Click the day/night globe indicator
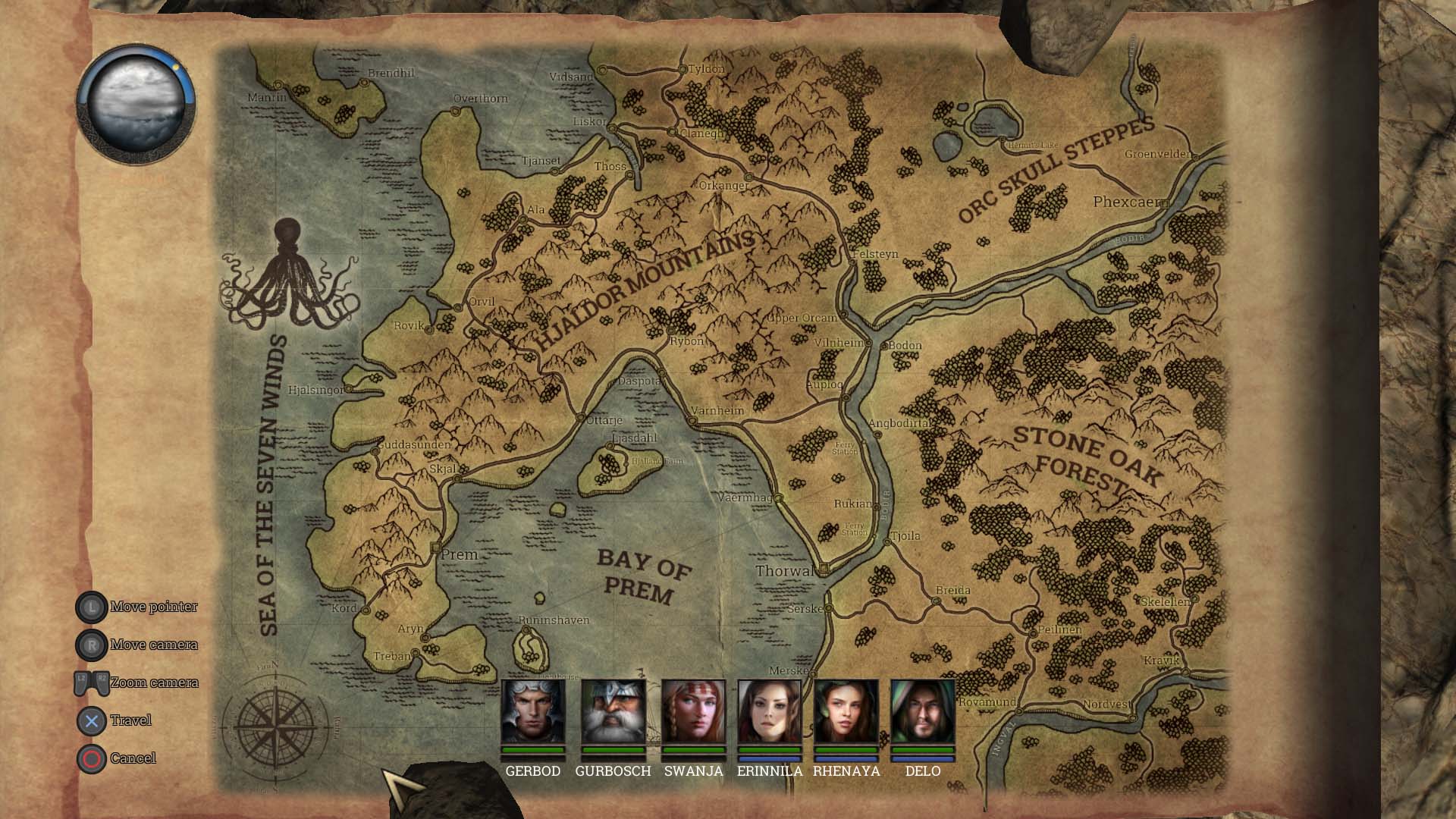1456x819 pixels. (x=136, y=106)
